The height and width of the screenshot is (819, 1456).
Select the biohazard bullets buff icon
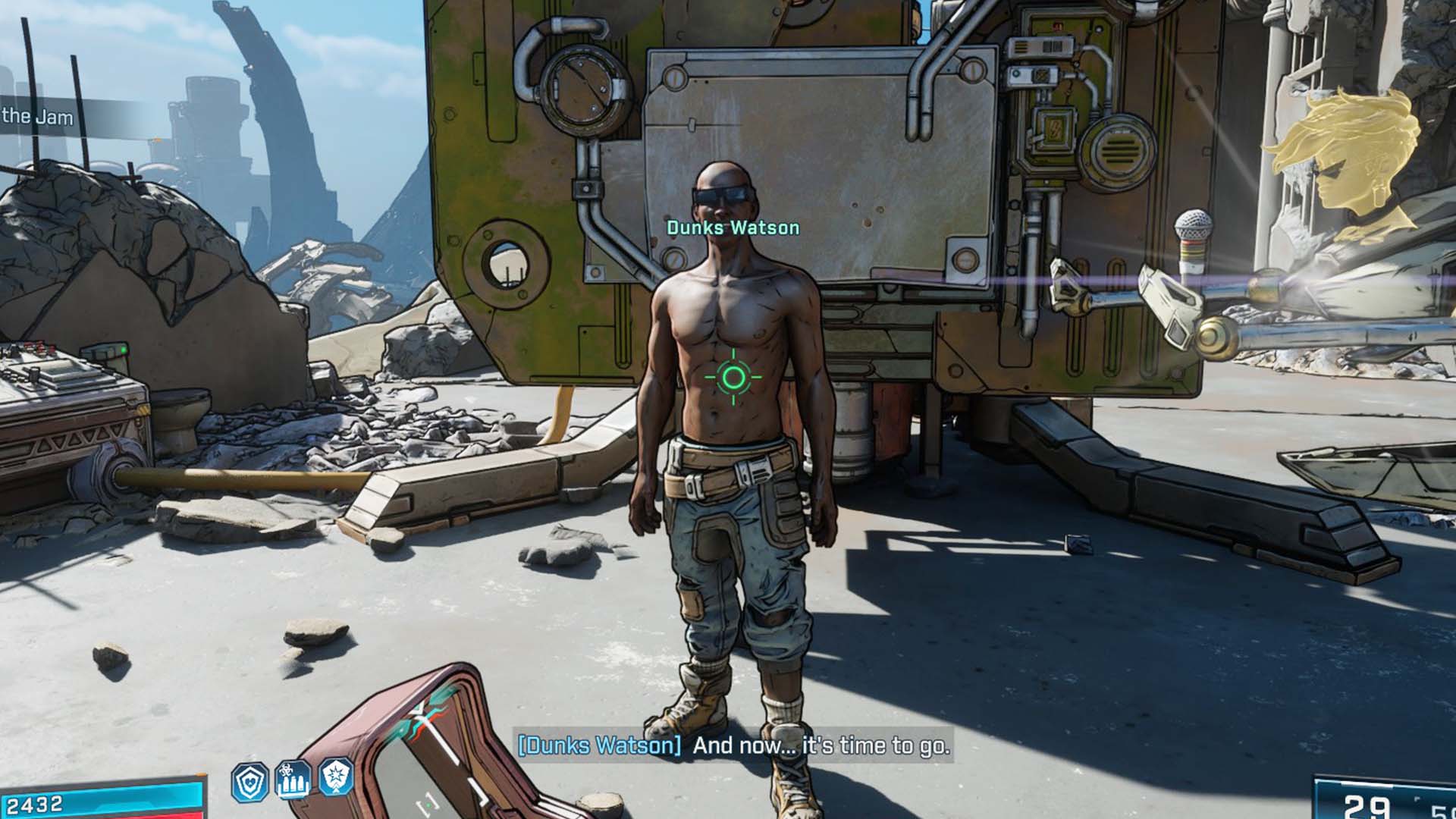point(293,780)
